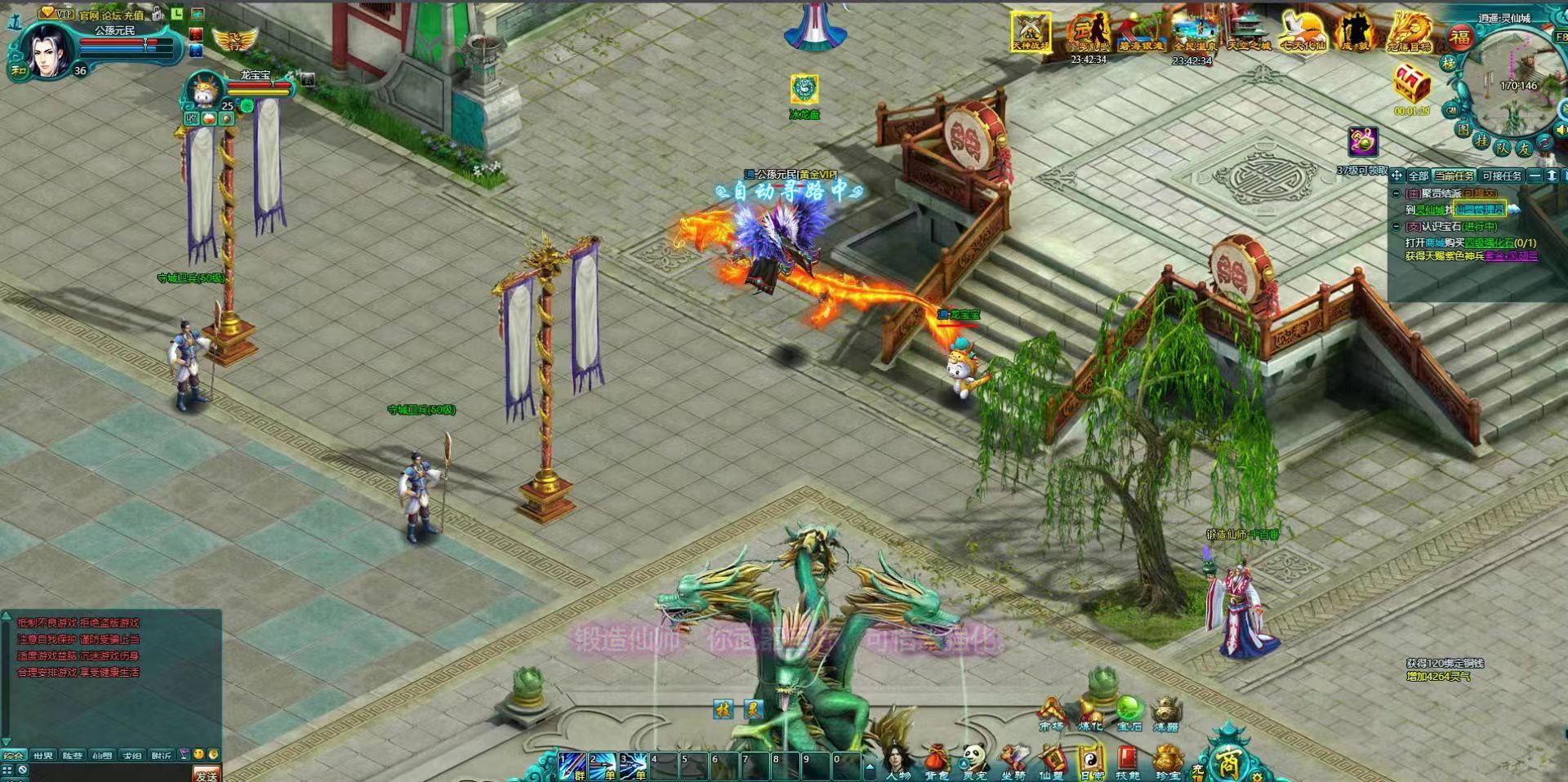The width and height of the screenshot is (1568, 782).
Task: Open the 天神战场 battlefield event
Action: 1031,31
